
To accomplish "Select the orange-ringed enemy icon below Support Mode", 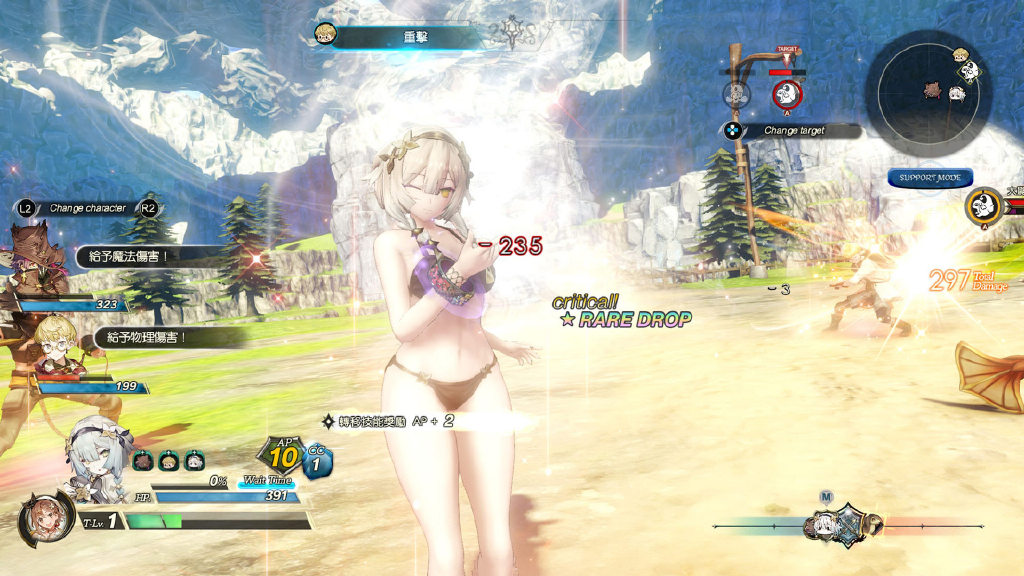I will (984, 207).
